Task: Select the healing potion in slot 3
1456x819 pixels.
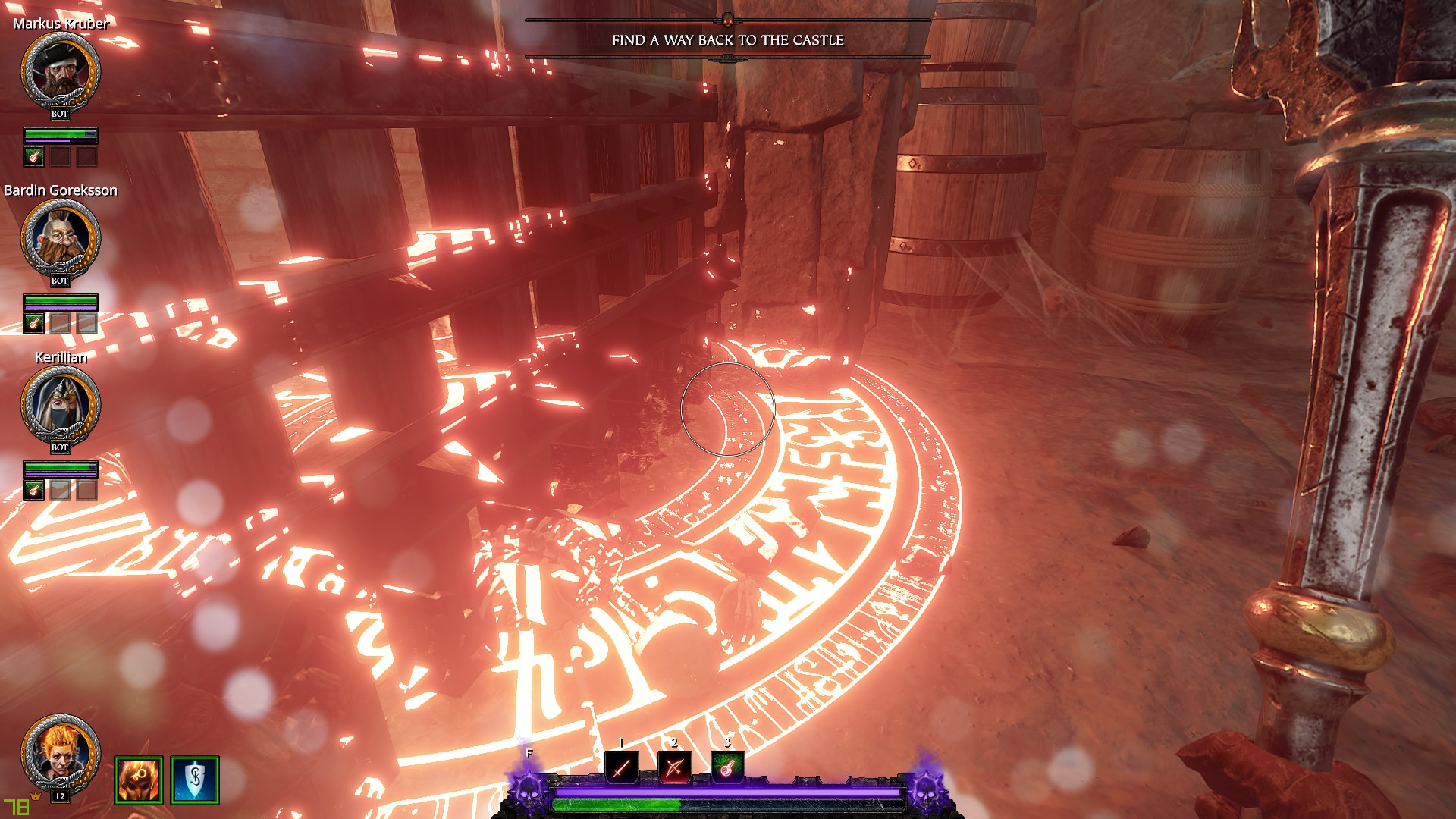Action: tap(727, 768)
